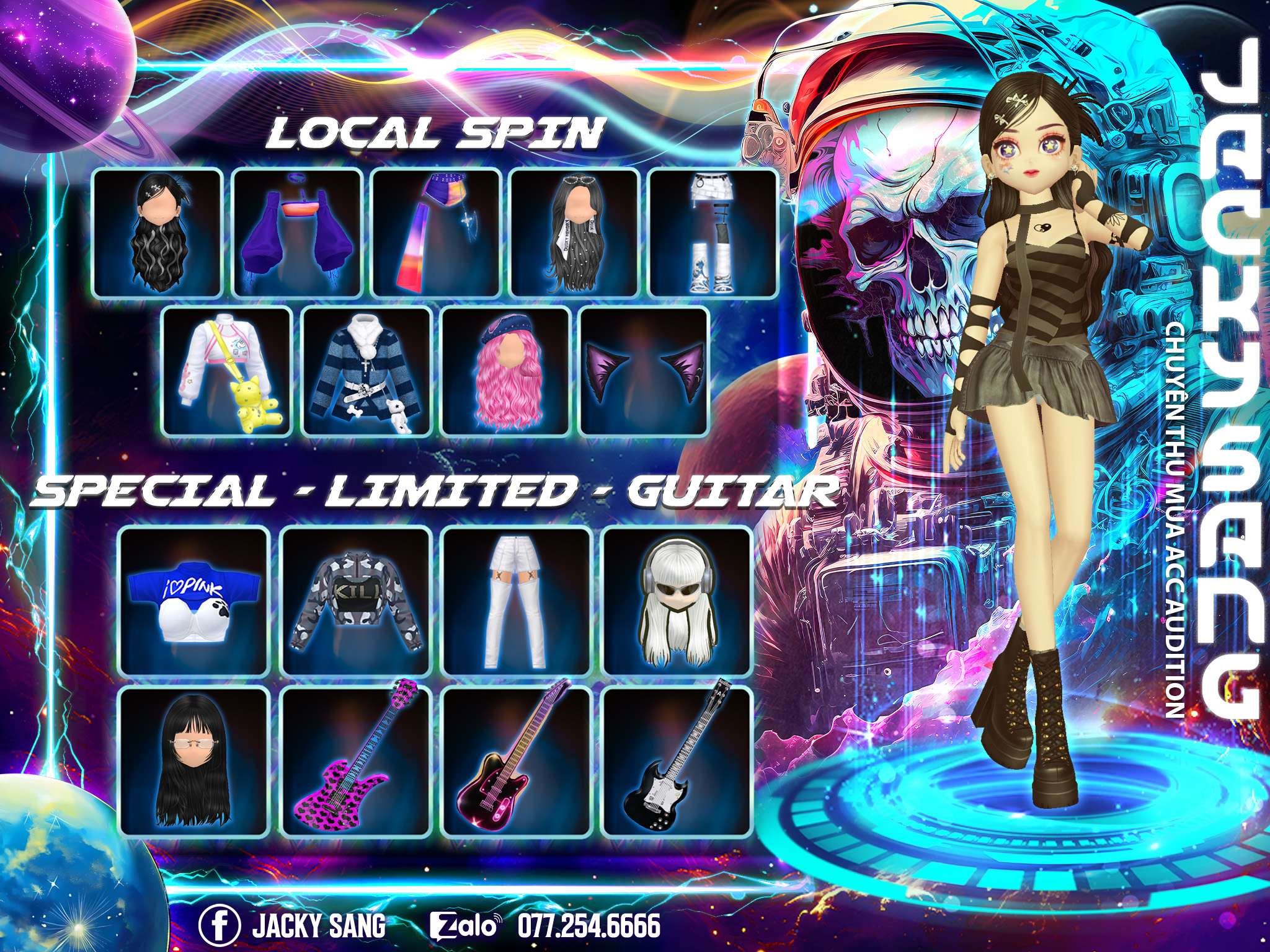Screen dimensions: 1270x952
Task: Choose the white skirt and leg warmers tile
Action: tap(713, 232)
